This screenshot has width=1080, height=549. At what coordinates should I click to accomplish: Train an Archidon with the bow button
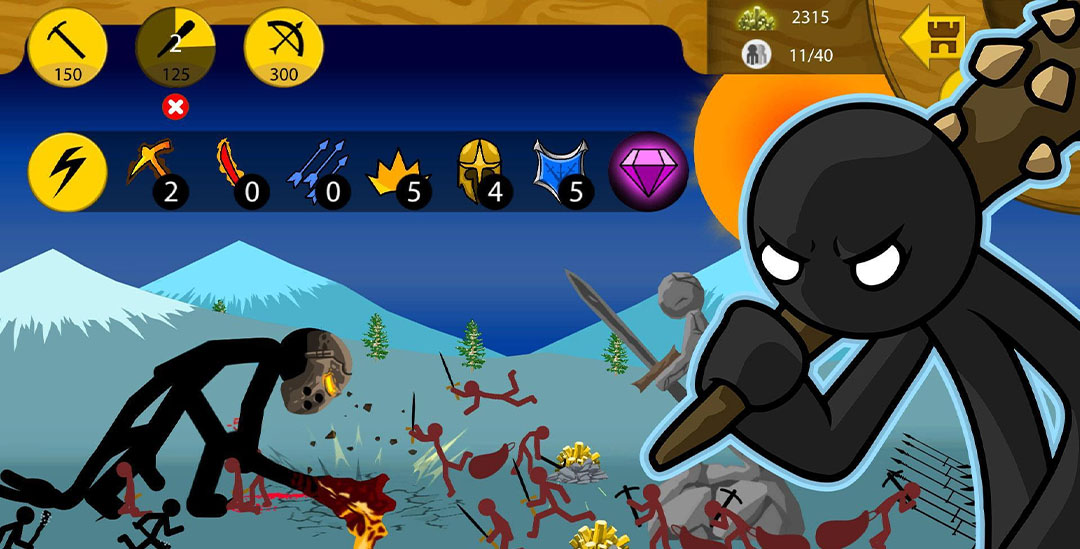click(x=284, y=47)
